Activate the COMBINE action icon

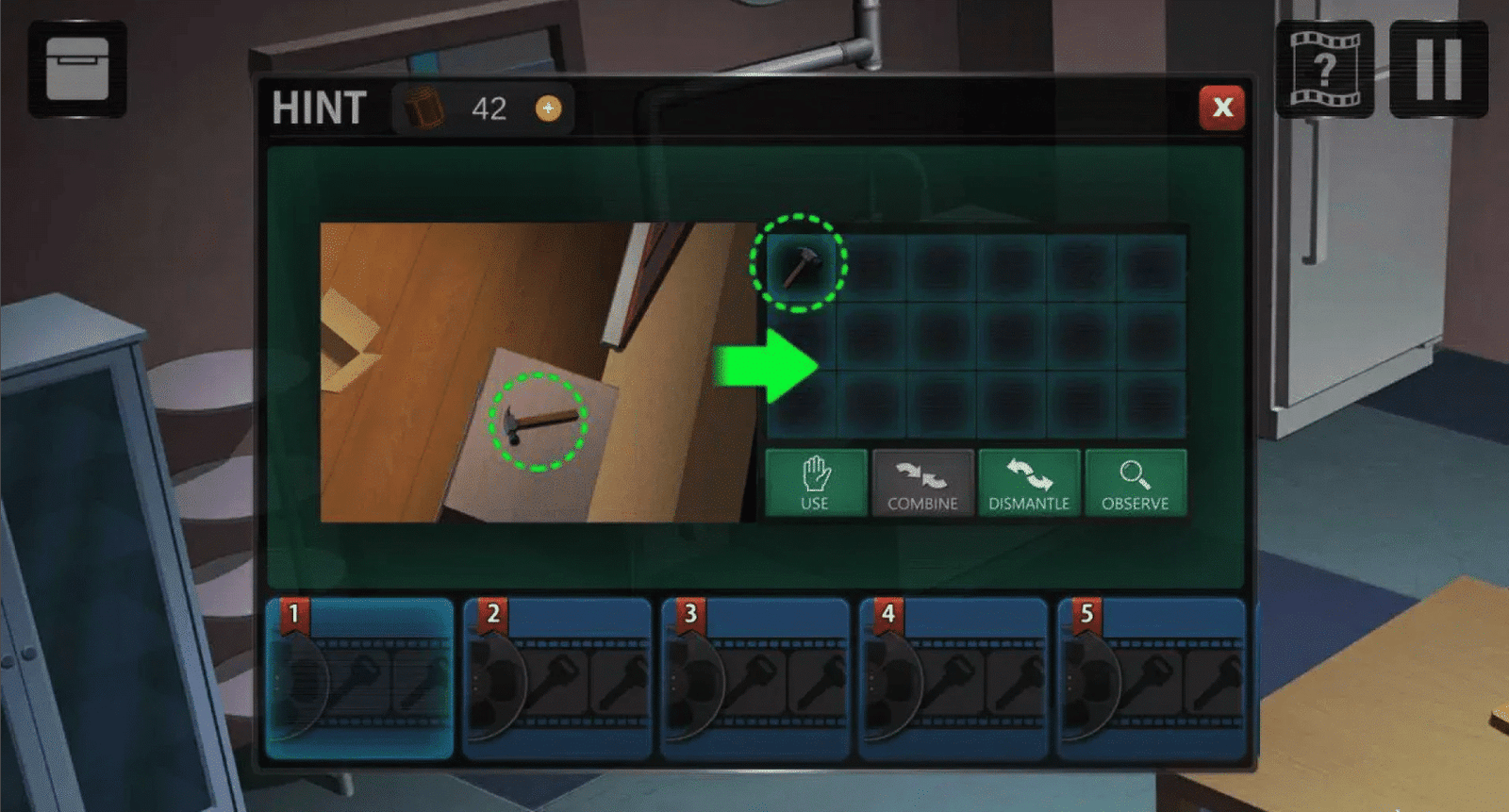(x=922, y=482)
